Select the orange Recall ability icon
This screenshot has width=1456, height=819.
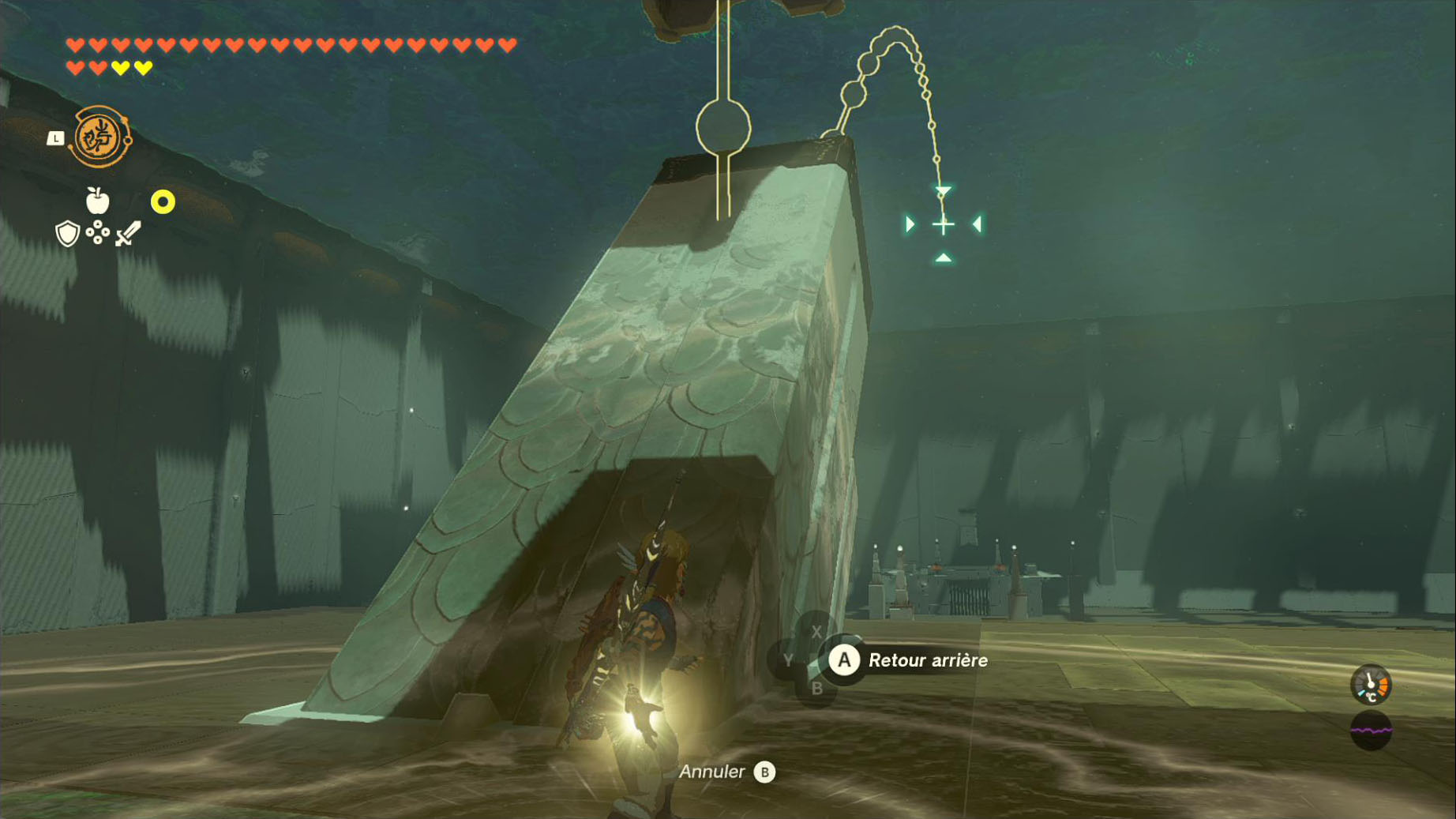click(100, 137)
